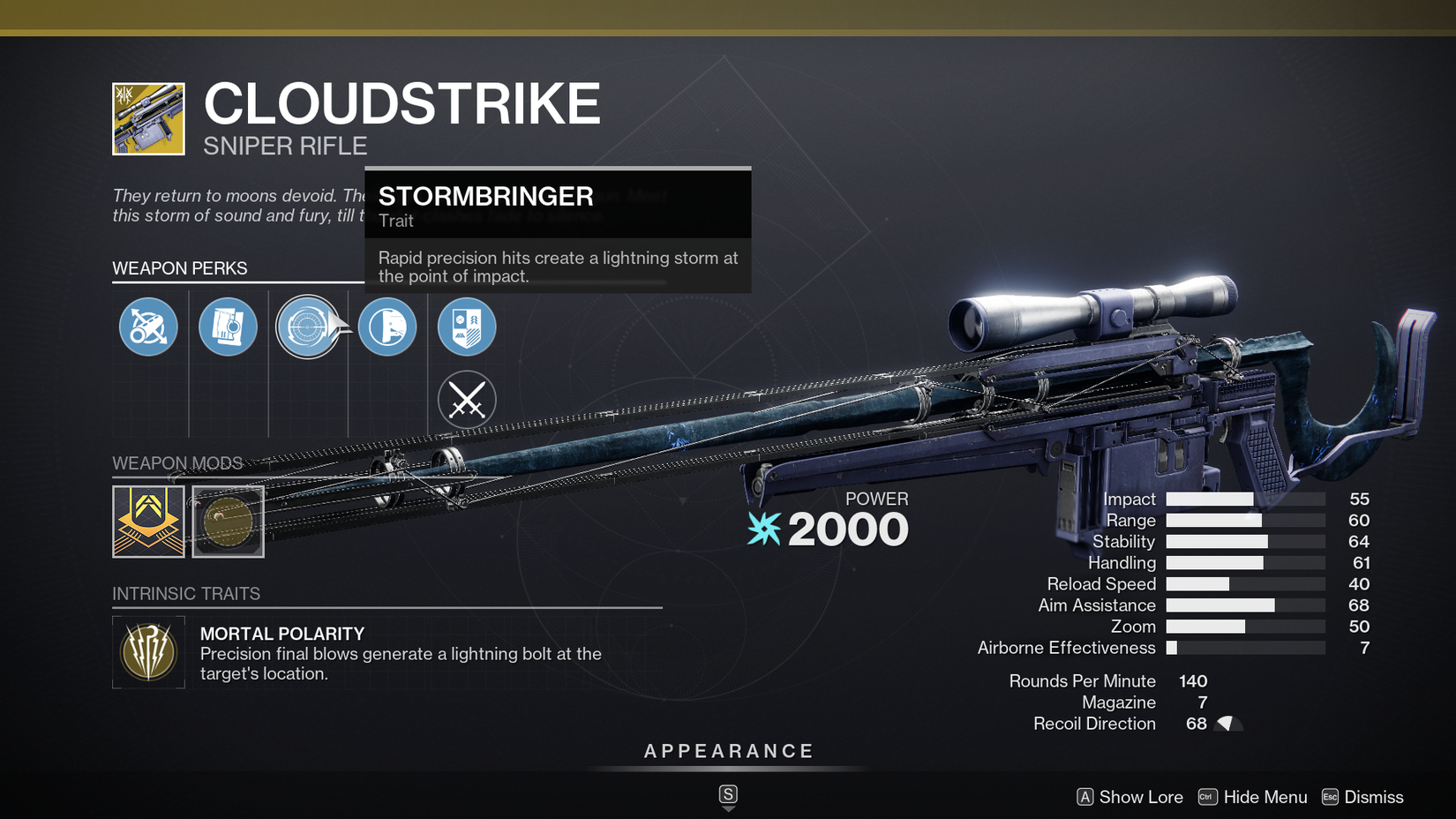Select the round masterwork mod slot

tap(228, 521)
